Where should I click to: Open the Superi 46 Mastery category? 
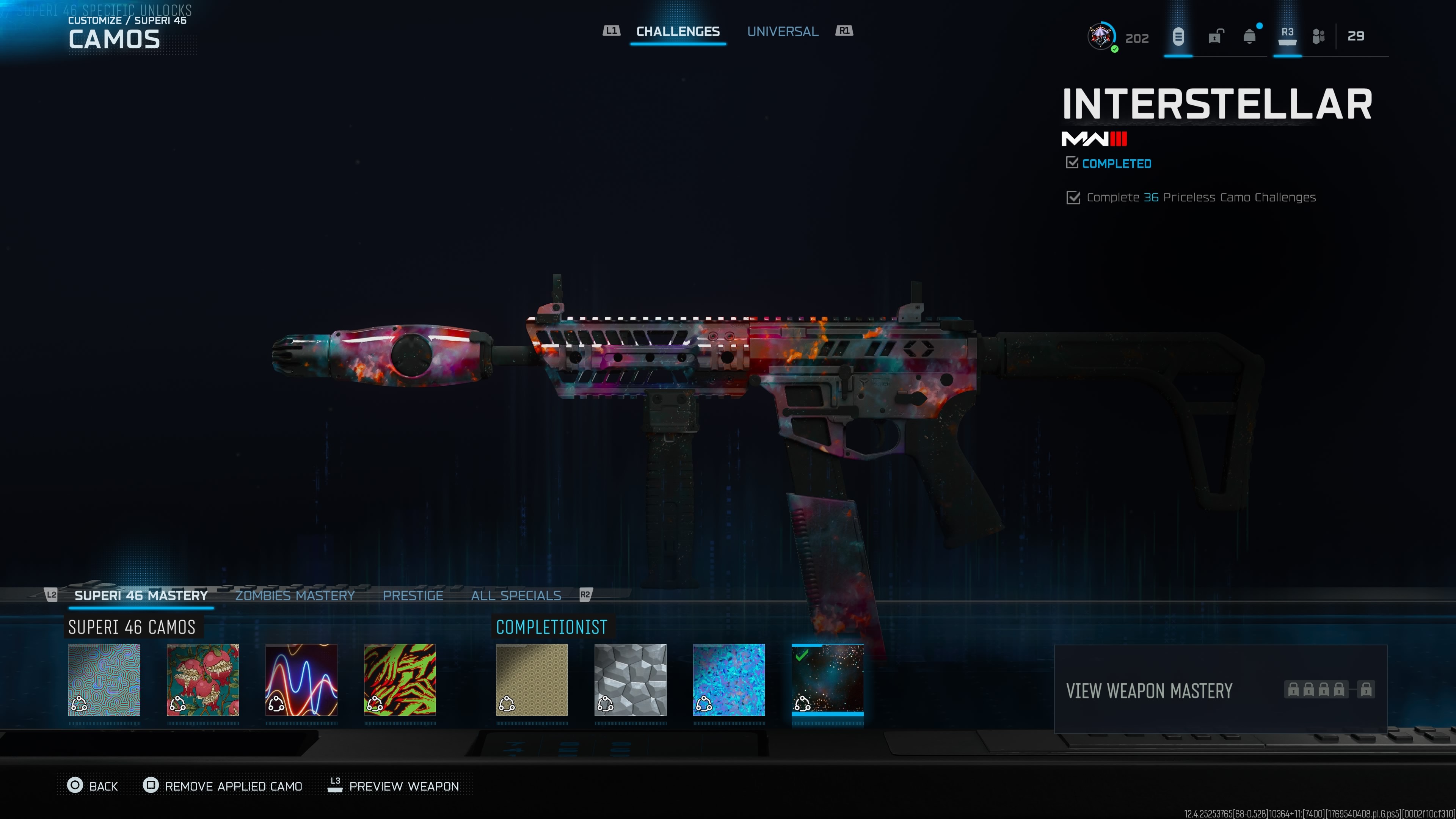[141, 595]
